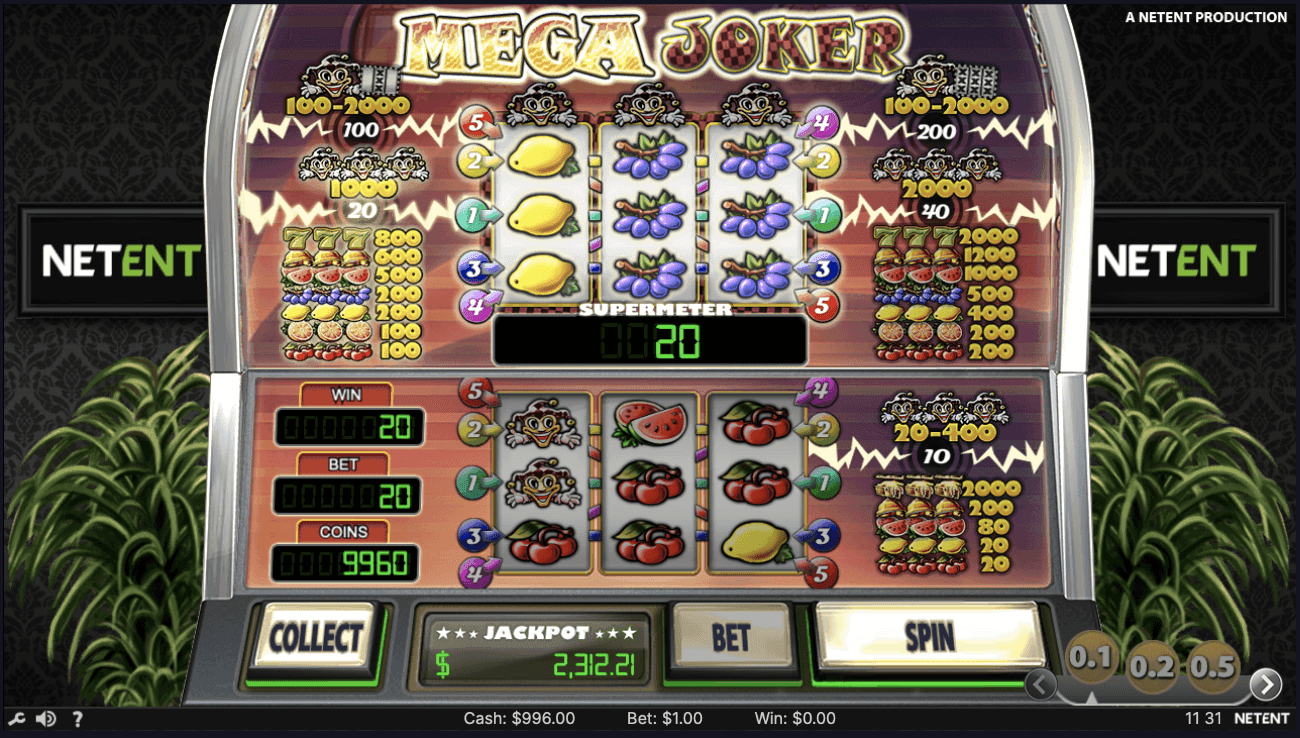Open help using the question mark icon
Screen dimensions: 1300x738
77,718
